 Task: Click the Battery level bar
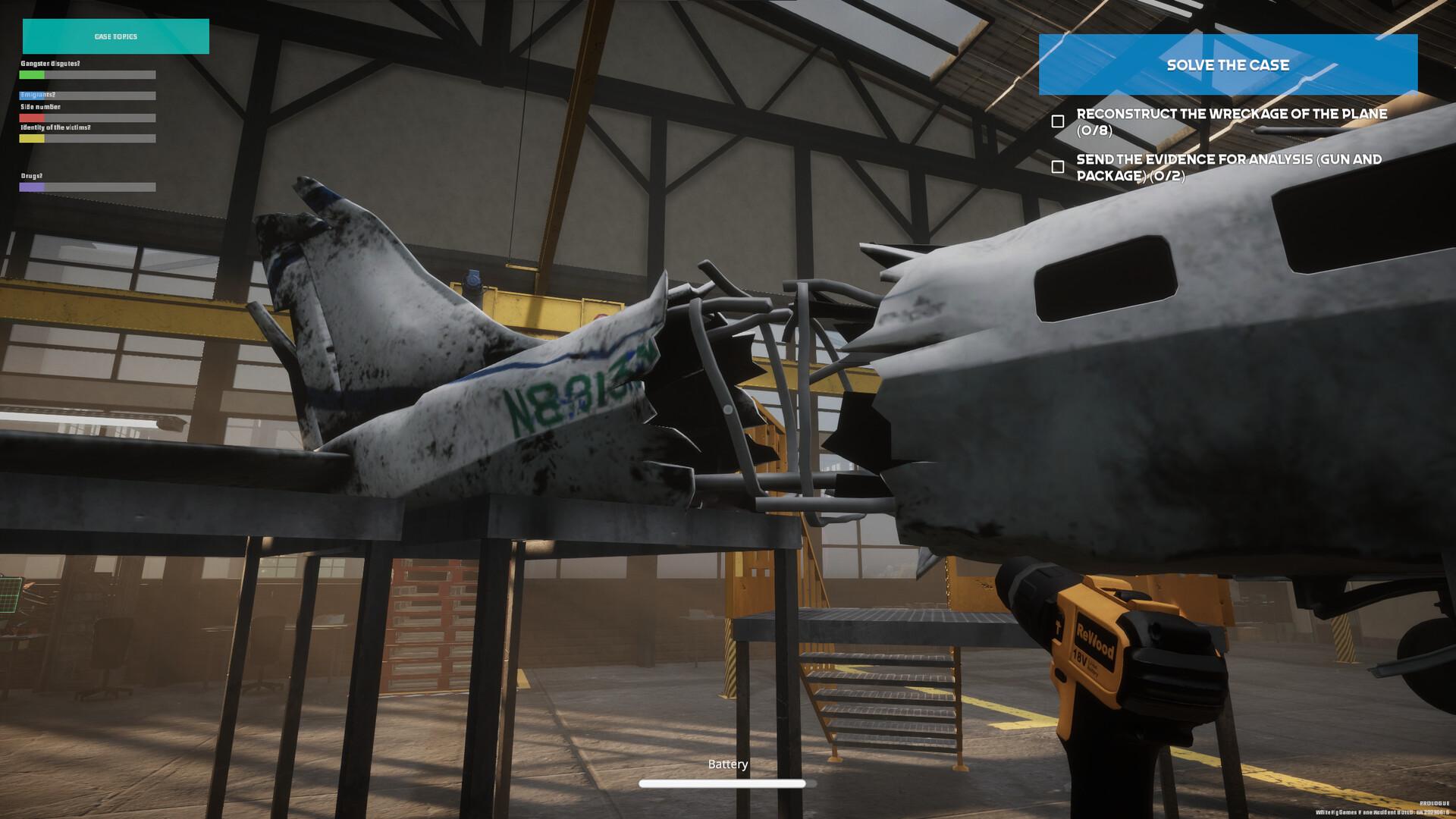coord(721,782)
